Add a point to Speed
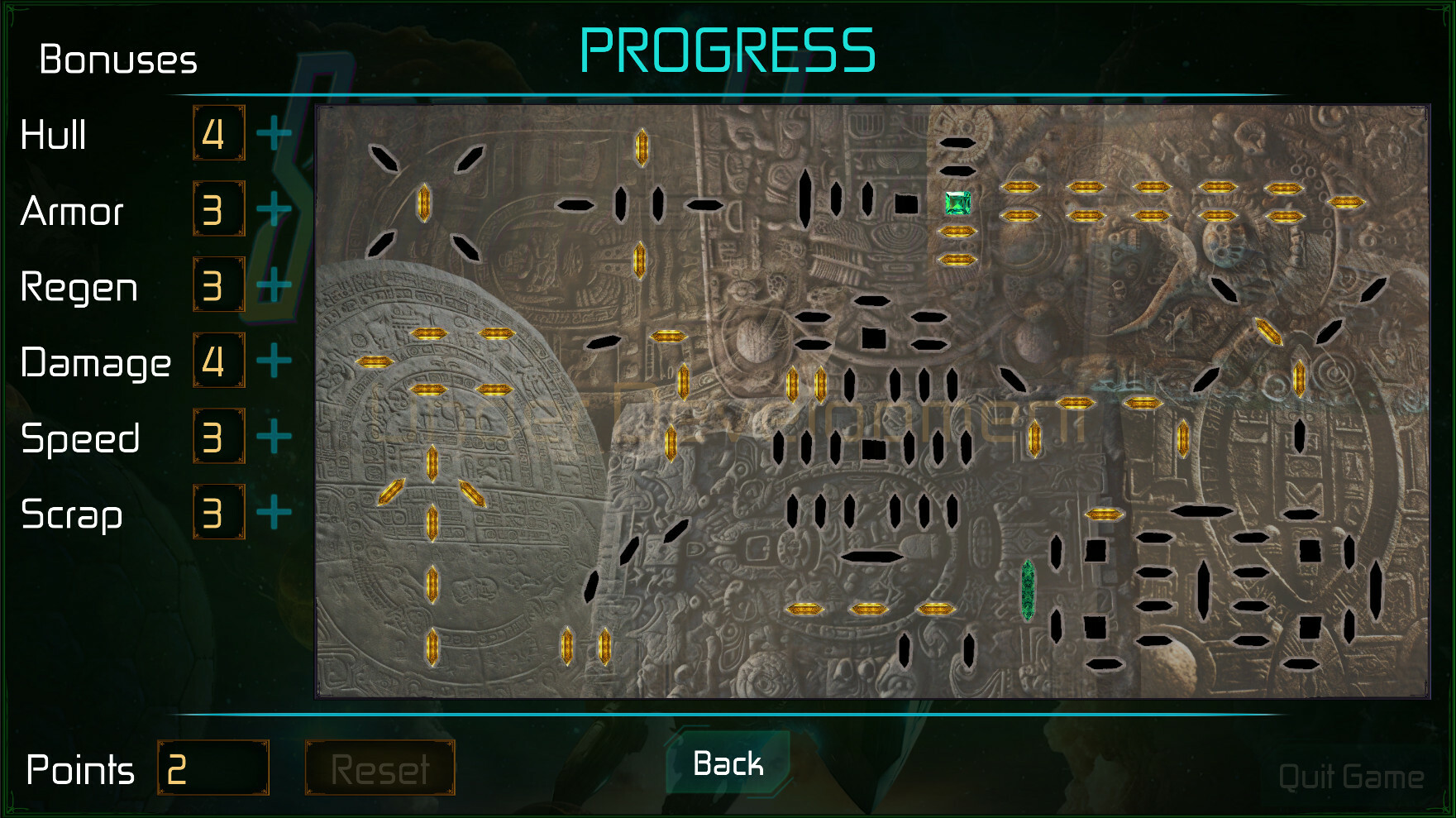This screenshot has height=818, width=1456. (x=273, y=436)
